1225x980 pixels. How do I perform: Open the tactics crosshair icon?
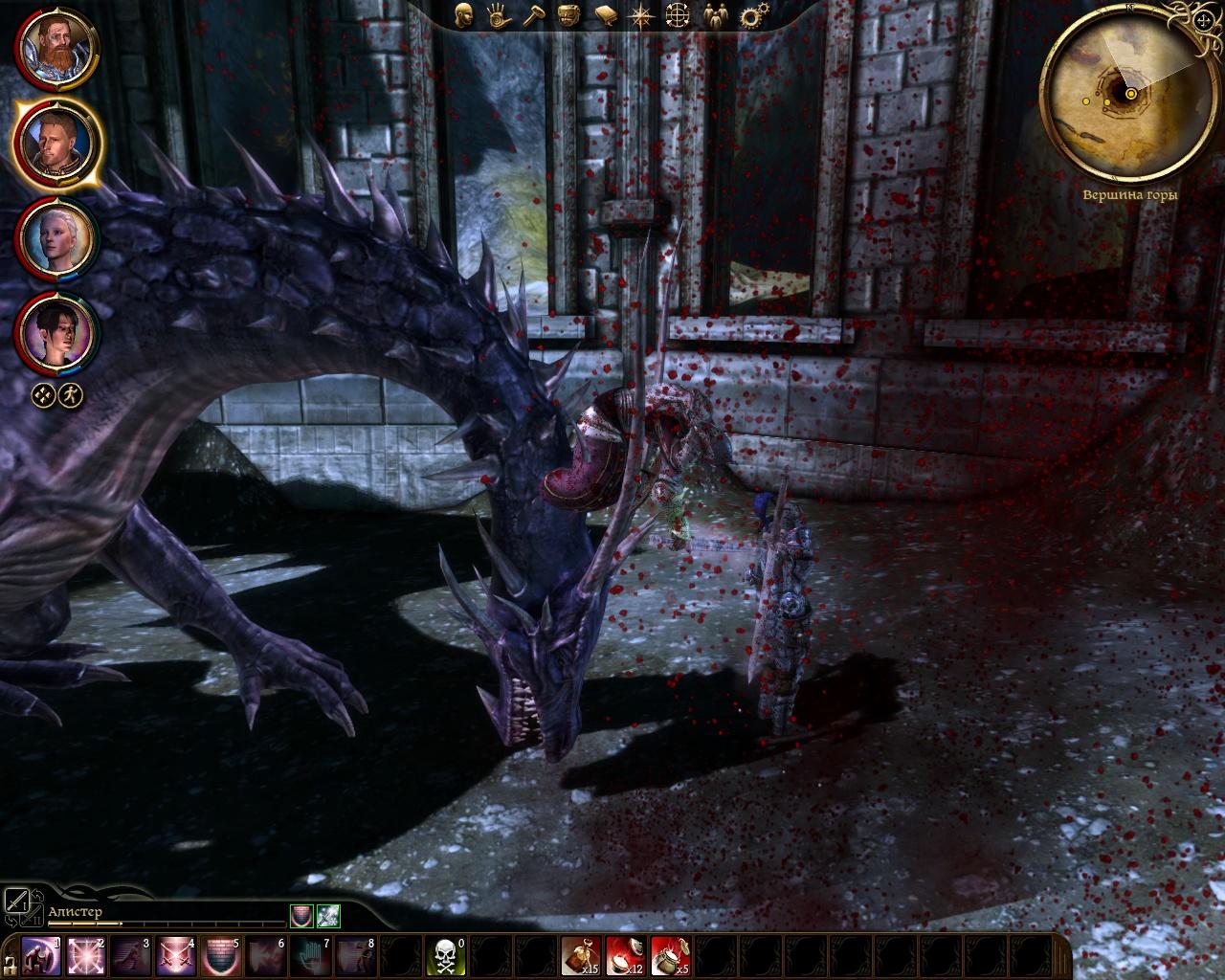click(677, 14)
